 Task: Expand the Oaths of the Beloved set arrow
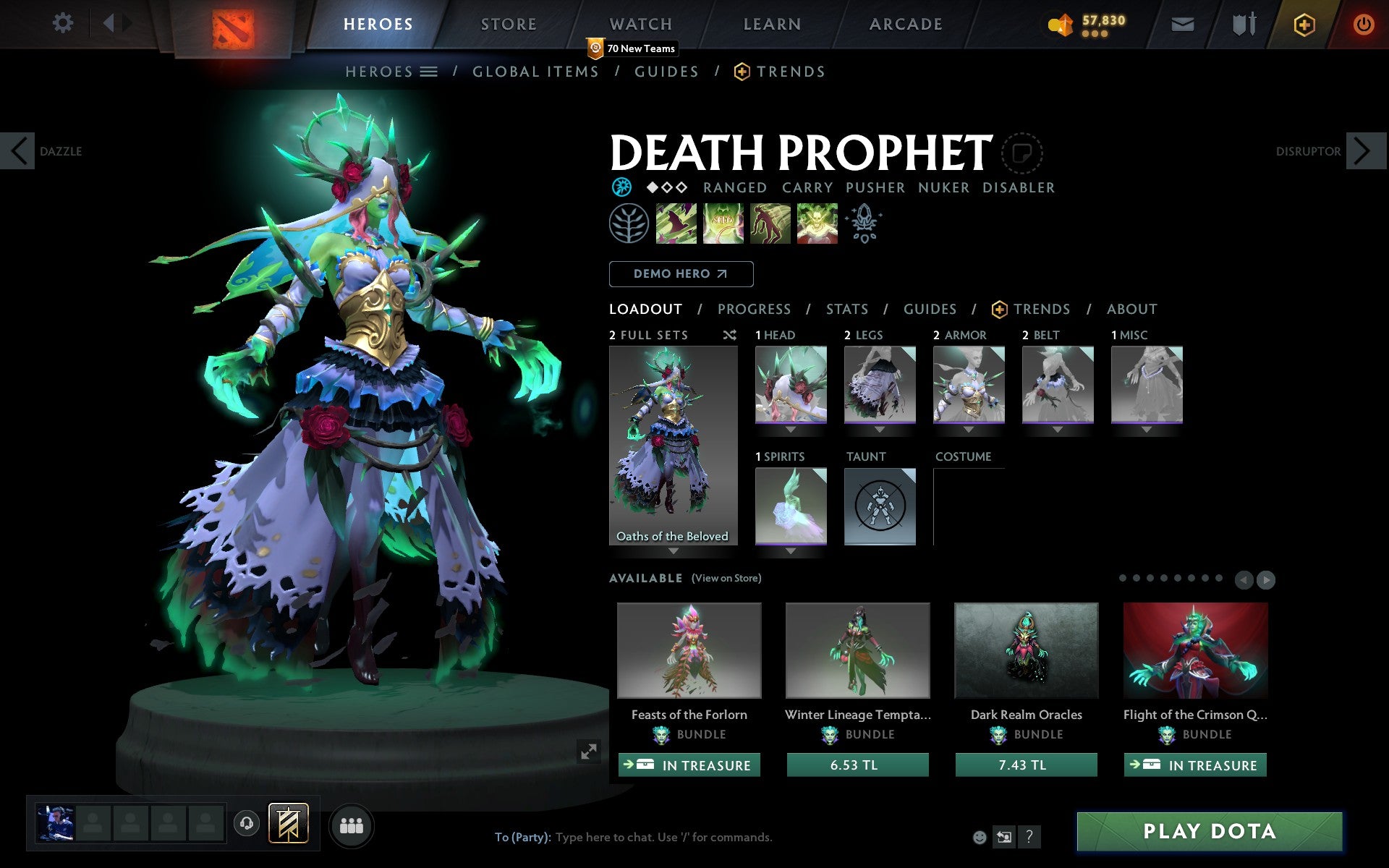pyautogui.click(x=673, y=551)
